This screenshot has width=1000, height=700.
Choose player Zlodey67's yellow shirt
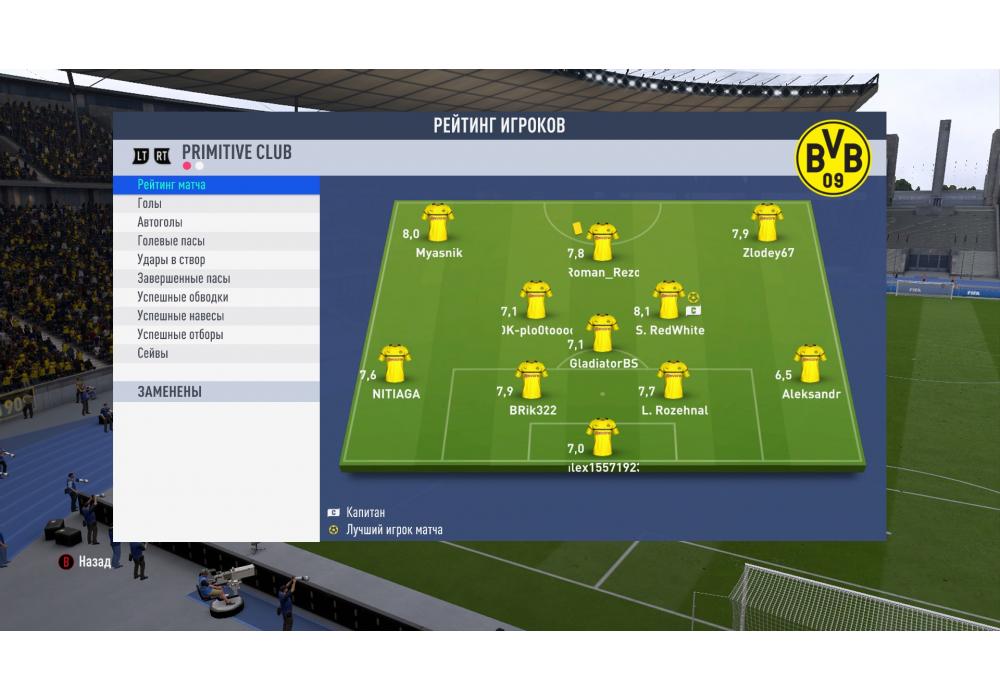[767, 223]
